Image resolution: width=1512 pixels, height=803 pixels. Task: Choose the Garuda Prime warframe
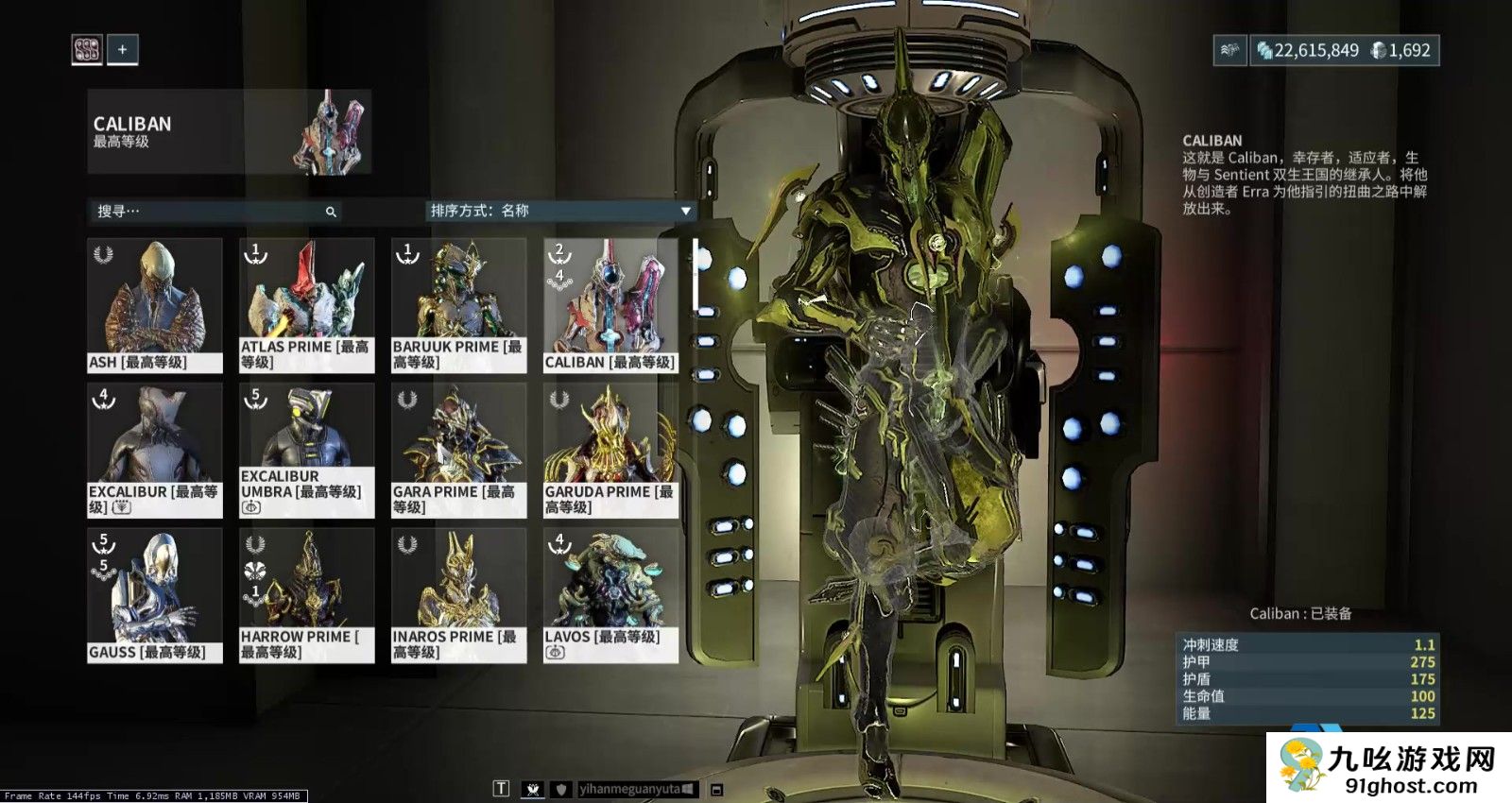pos(610,450)
